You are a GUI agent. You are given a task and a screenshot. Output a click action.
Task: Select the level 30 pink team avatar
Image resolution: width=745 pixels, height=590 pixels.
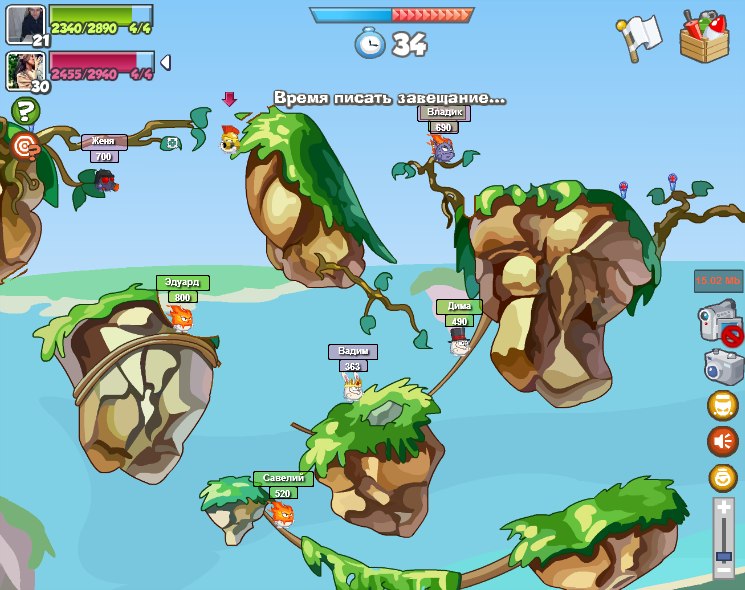(25, 71)
